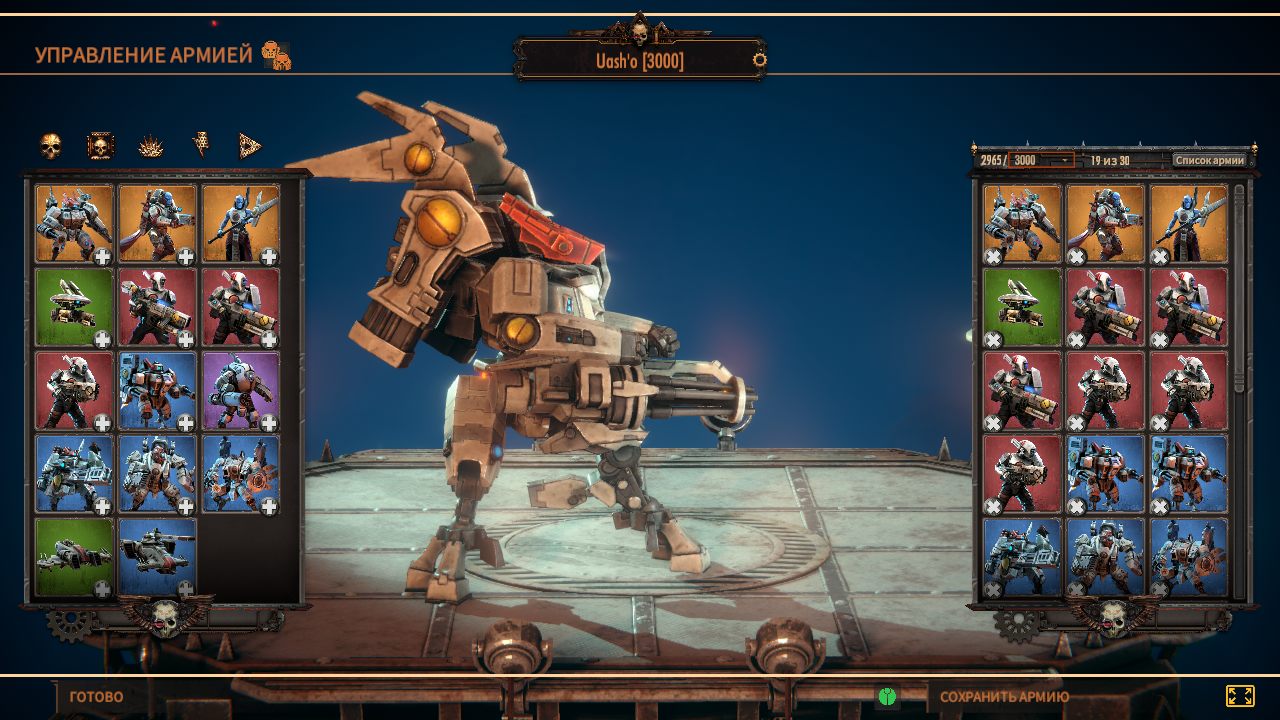Viewport: 1280px width, 720px height.
Task: Click the gear icon beside the Uash'o army name
Action: pos(760,60)
